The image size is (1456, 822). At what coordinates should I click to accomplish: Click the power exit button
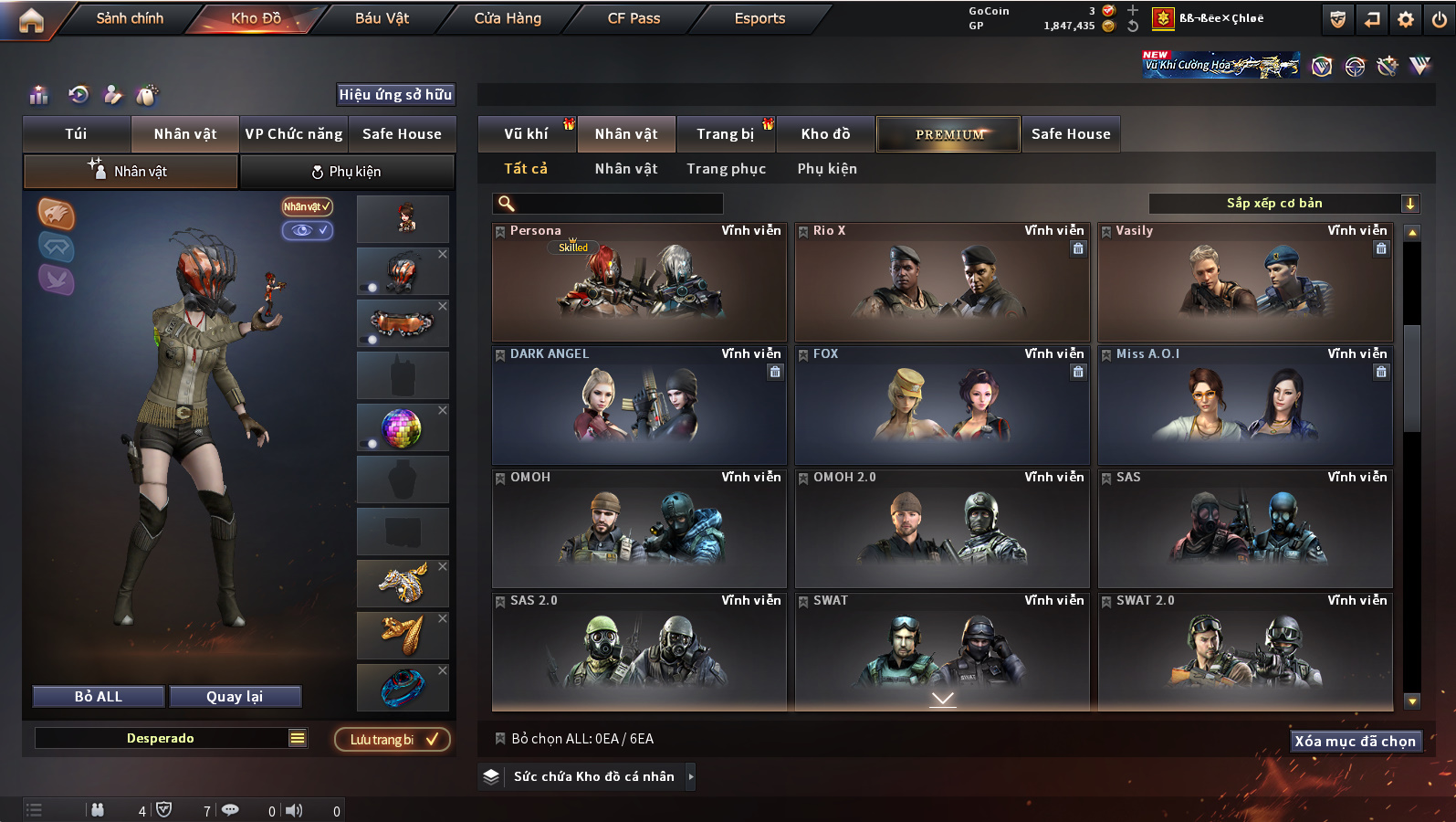1440,19
